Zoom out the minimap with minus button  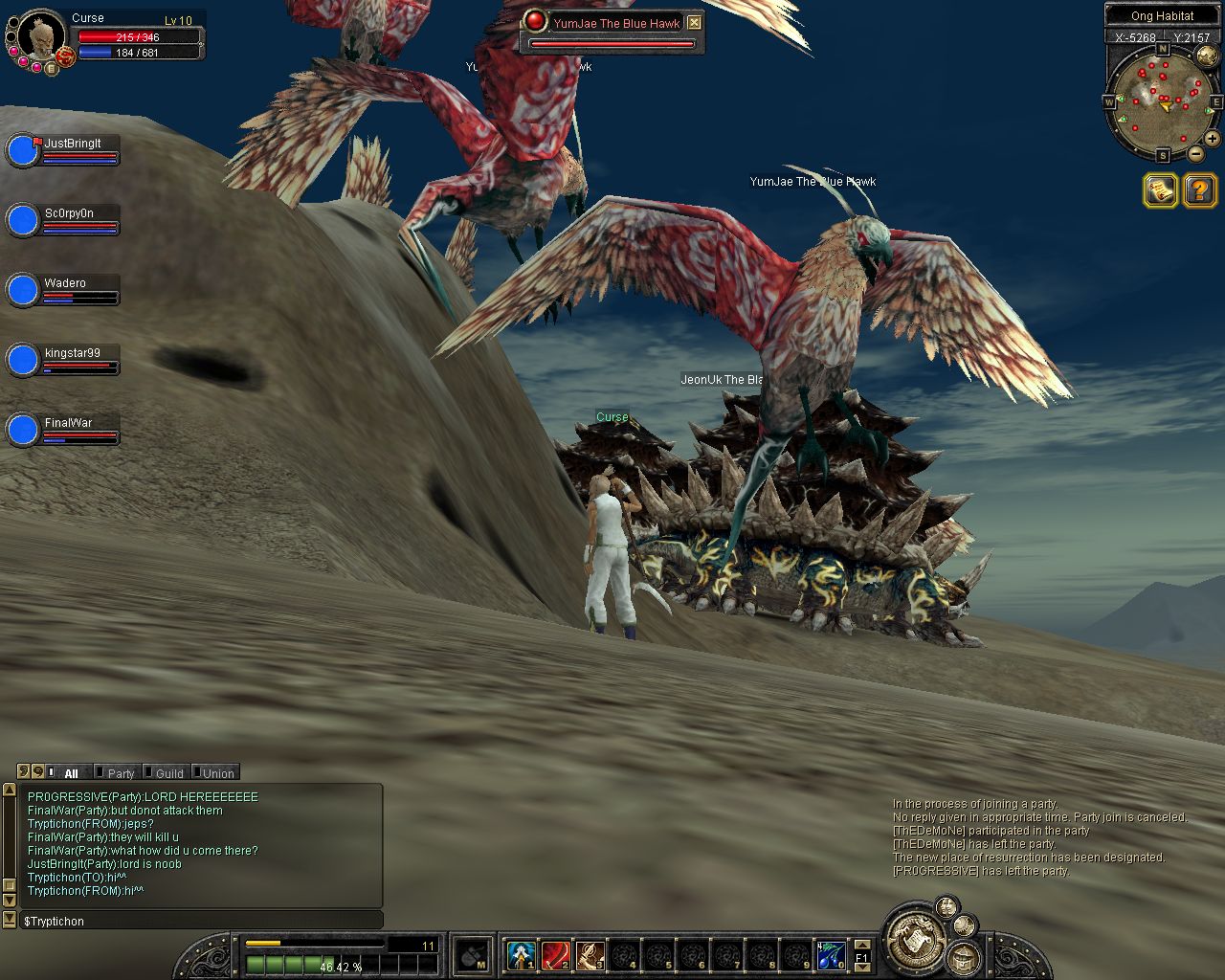pyautogui.click(x=1195, y=153)
